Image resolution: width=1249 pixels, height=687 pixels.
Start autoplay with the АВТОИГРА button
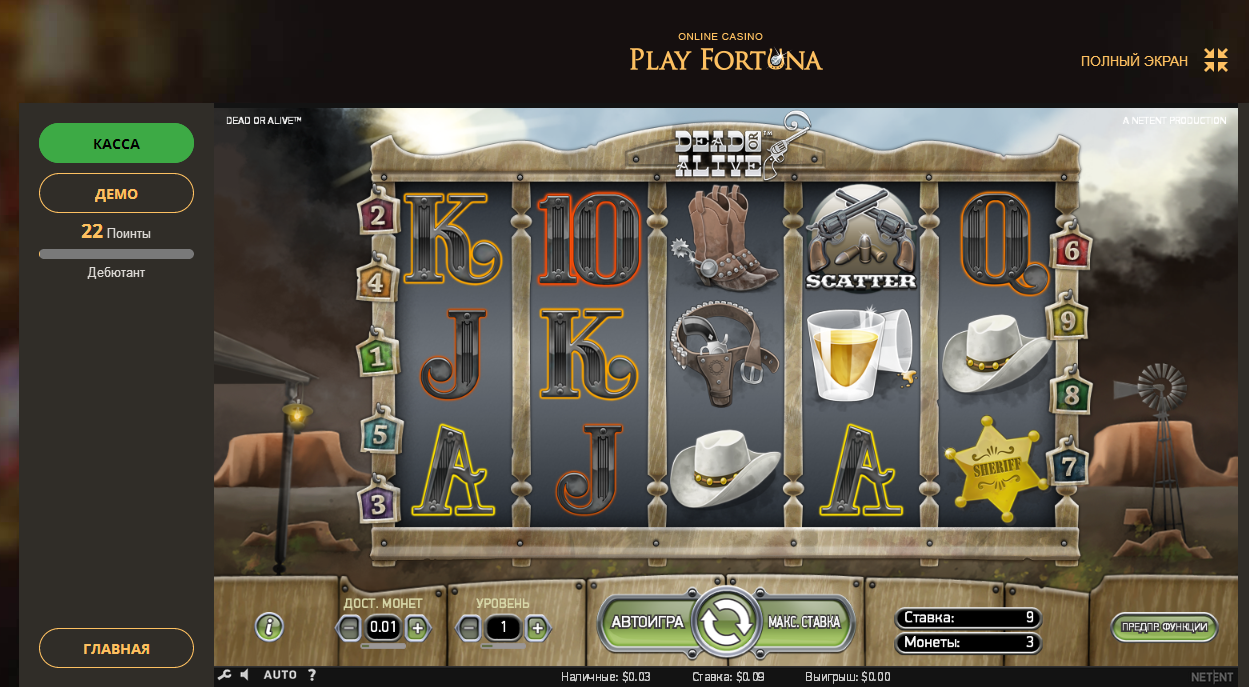click(x=647, y=622)
